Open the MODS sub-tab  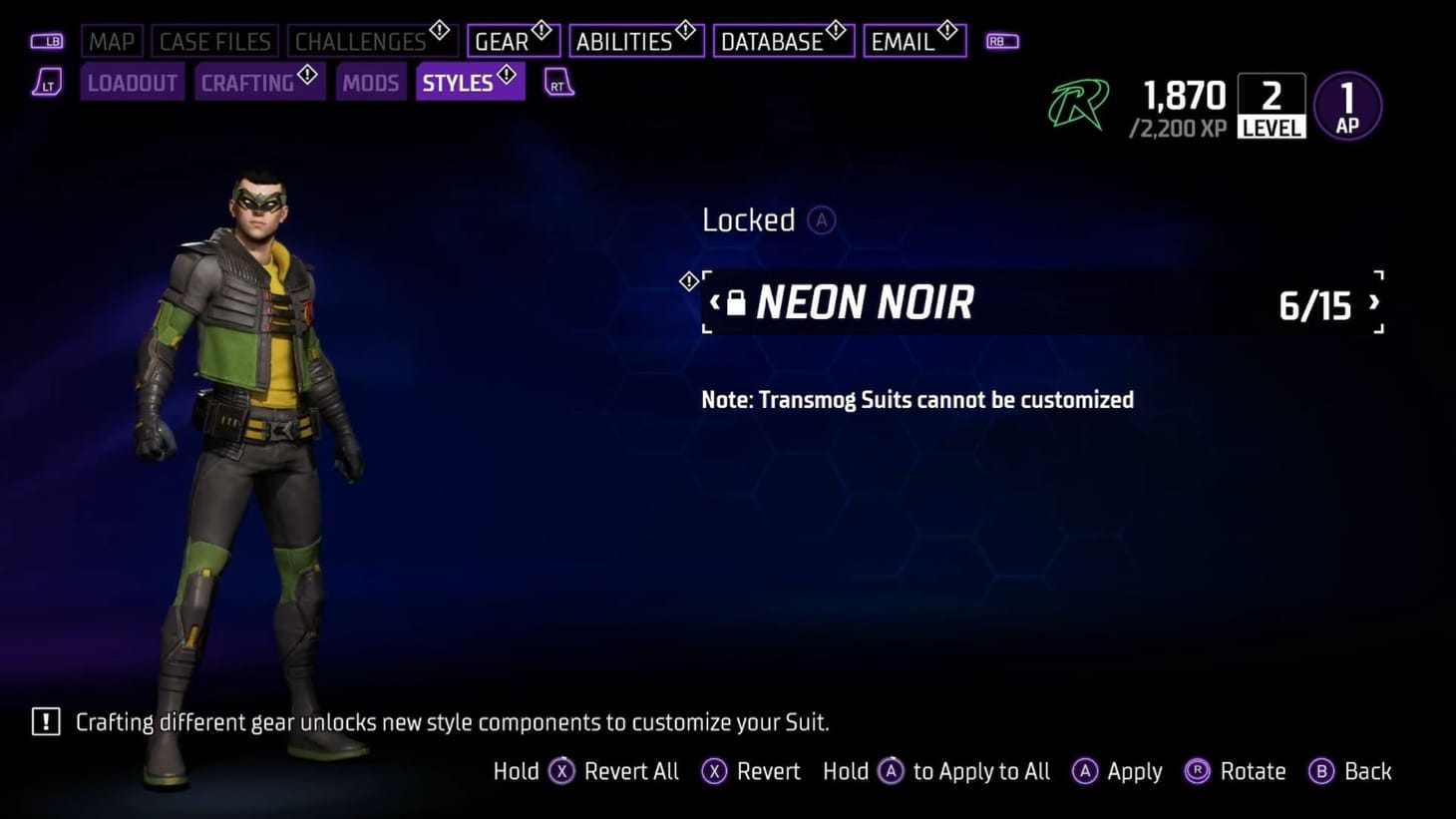coord(370,83)
